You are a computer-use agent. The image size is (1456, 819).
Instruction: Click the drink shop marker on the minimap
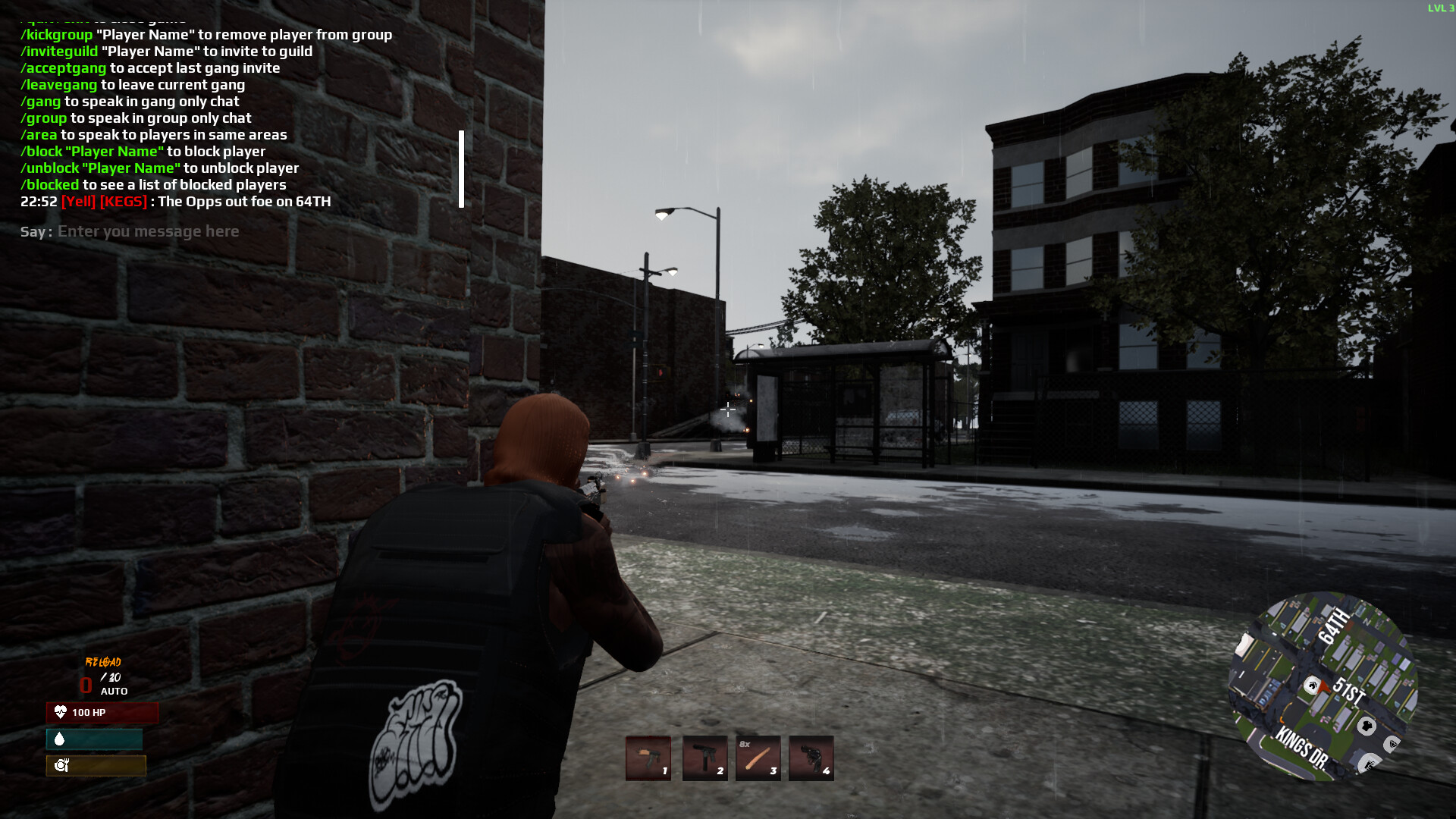(x=1369, y=764)
